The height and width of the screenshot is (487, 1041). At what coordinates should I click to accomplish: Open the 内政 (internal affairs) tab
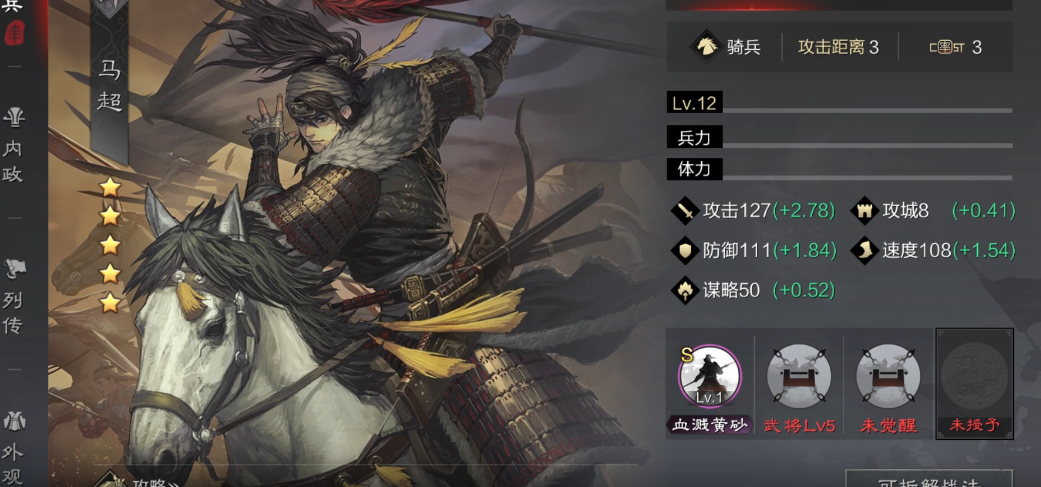tap(14, 147)
